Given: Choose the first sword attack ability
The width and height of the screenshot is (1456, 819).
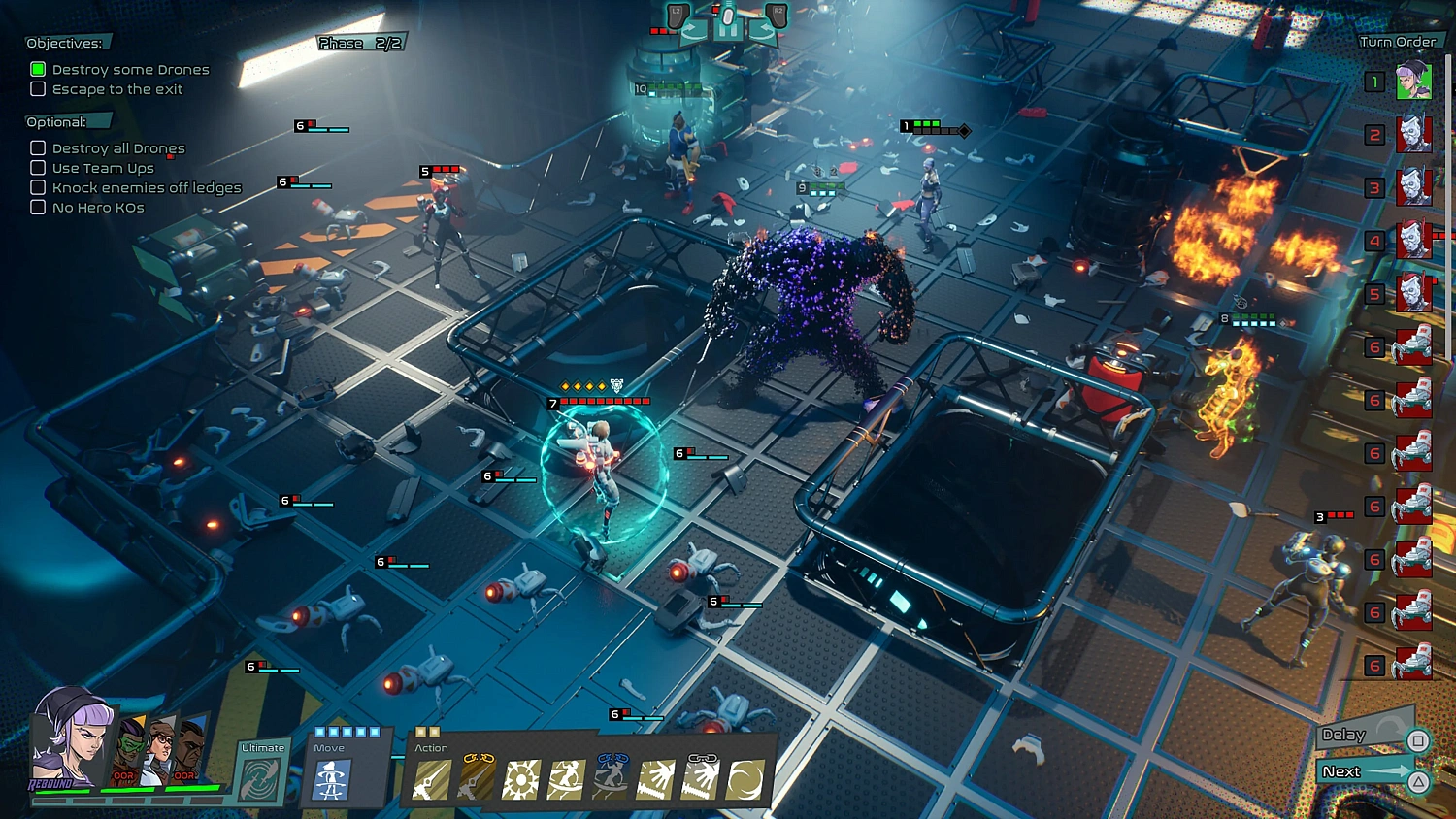Looking at the screenshot, I should 431,780.
